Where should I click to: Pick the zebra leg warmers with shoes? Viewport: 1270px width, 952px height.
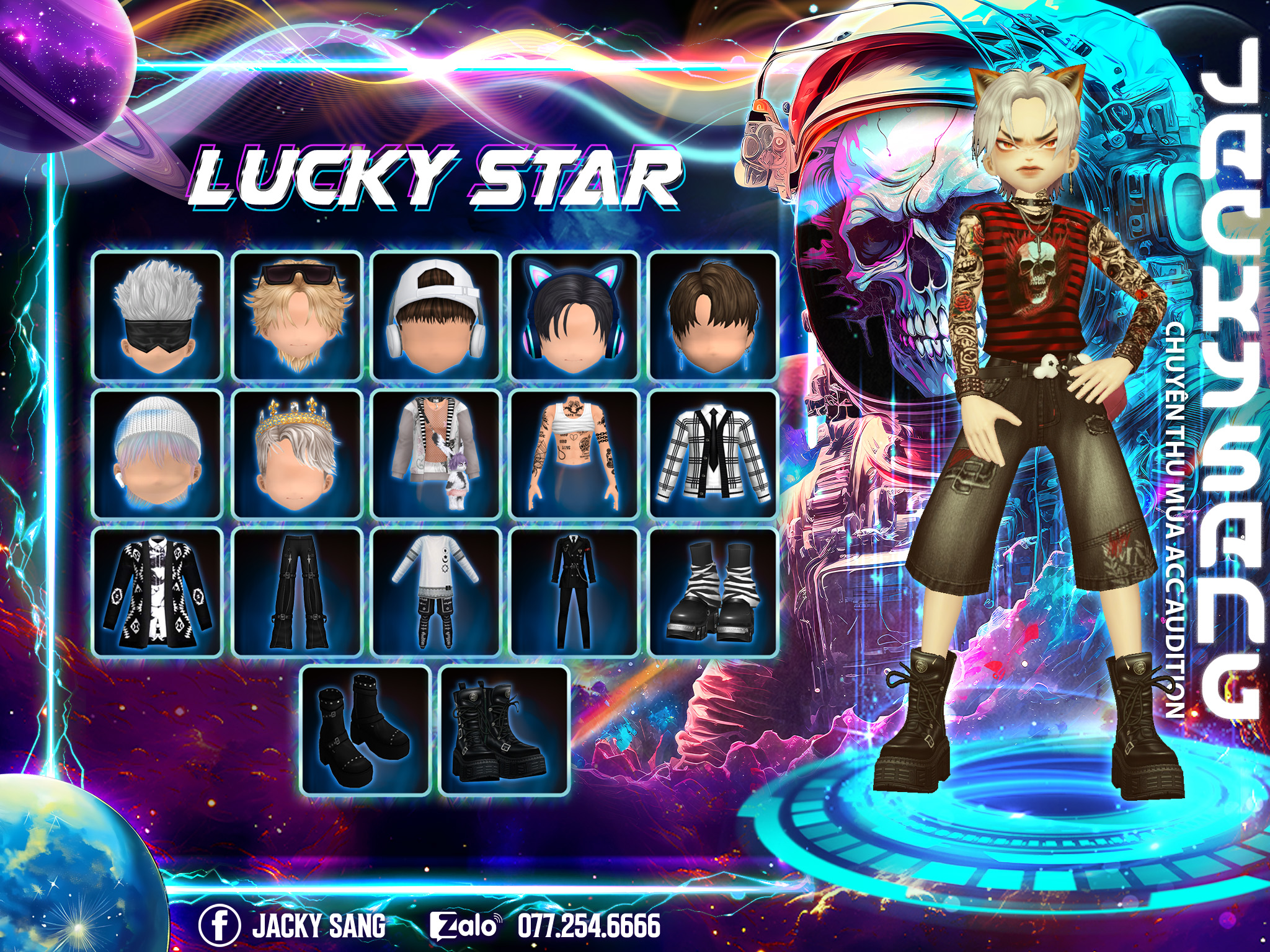(713, 593)
